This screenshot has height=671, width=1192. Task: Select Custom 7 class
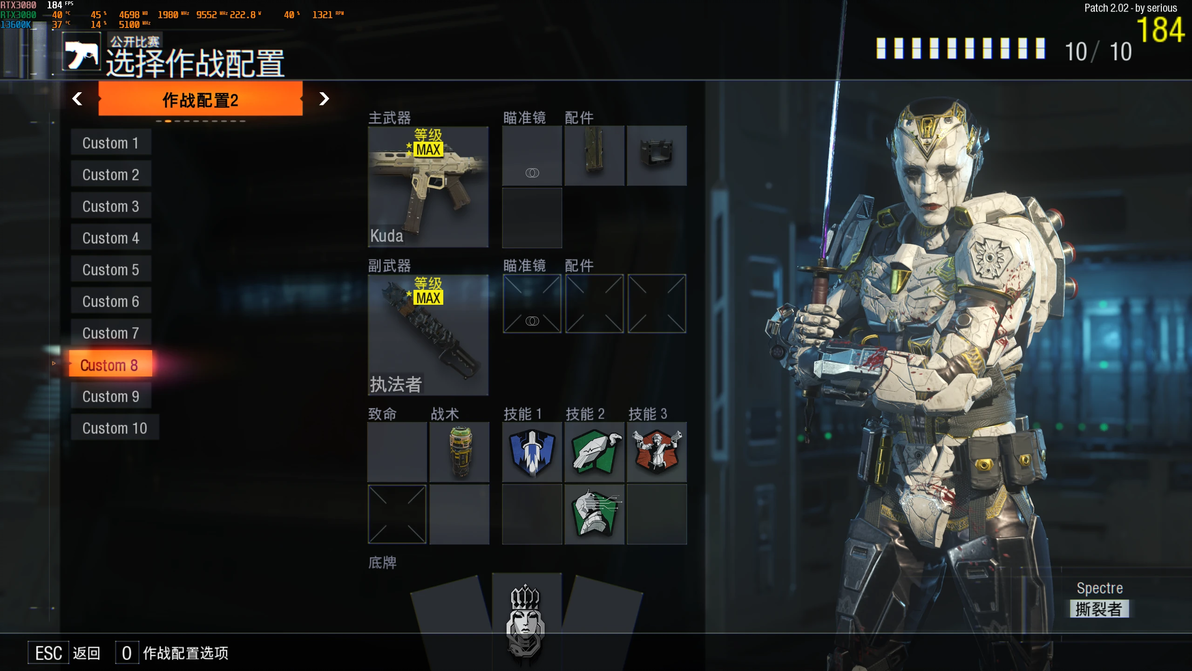tap(110, 333)
